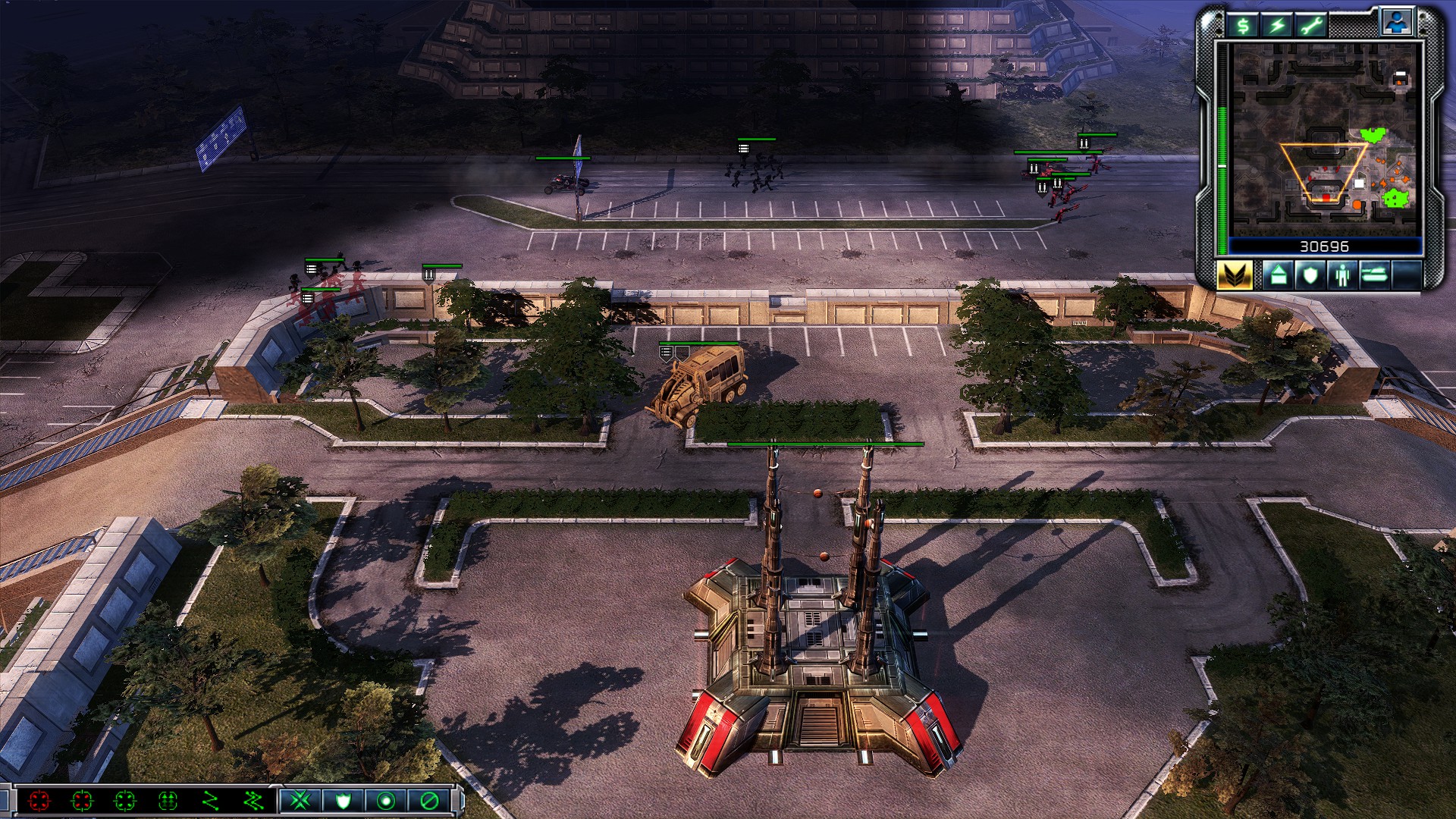Select the all-red crosshair attack command

39,801
